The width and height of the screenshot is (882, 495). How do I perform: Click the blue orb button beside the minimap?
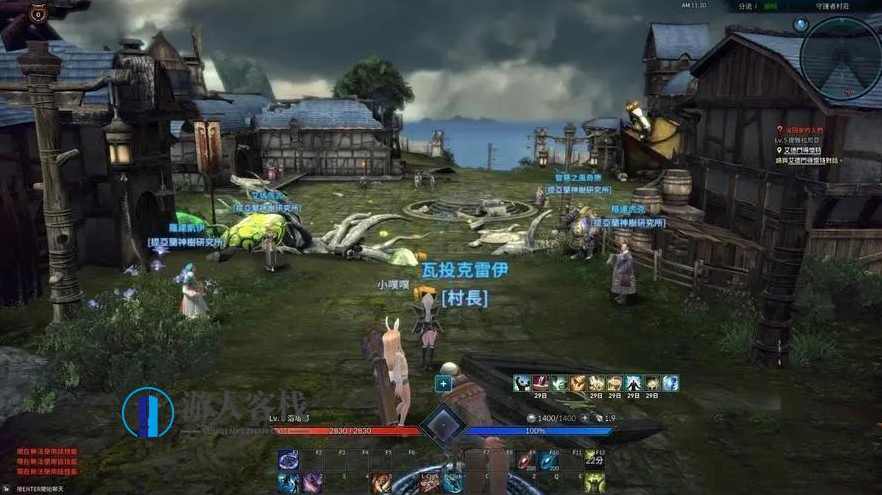801,24
